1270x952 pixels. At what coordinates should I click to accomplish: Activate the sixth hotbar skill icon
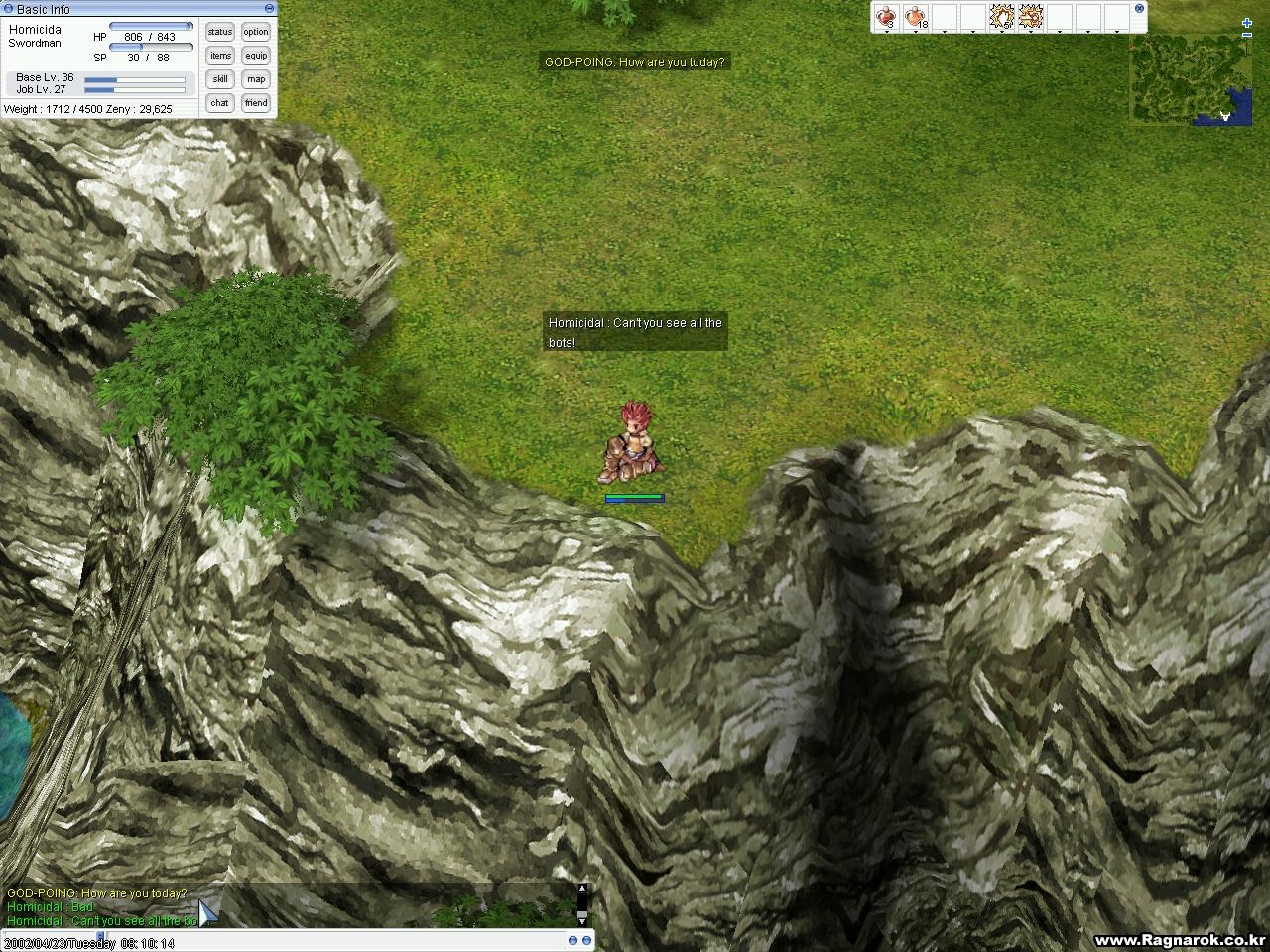(1031, 17)
